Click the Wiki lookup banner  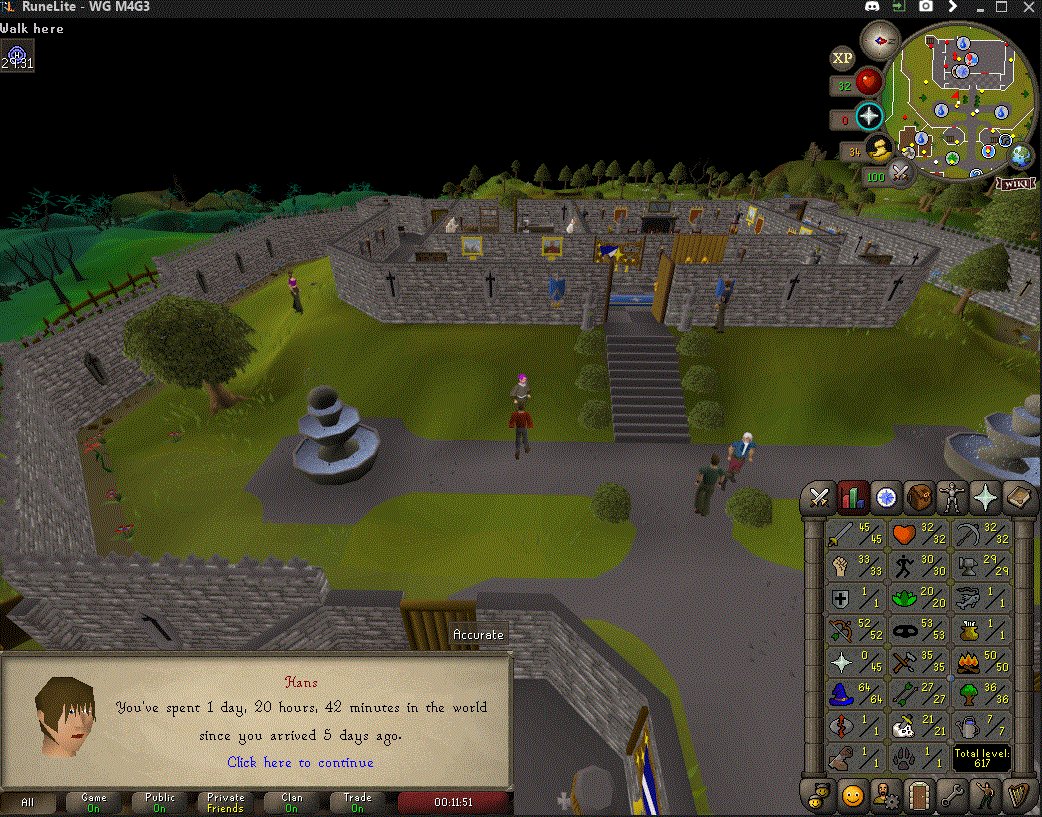pos(1012,184)
